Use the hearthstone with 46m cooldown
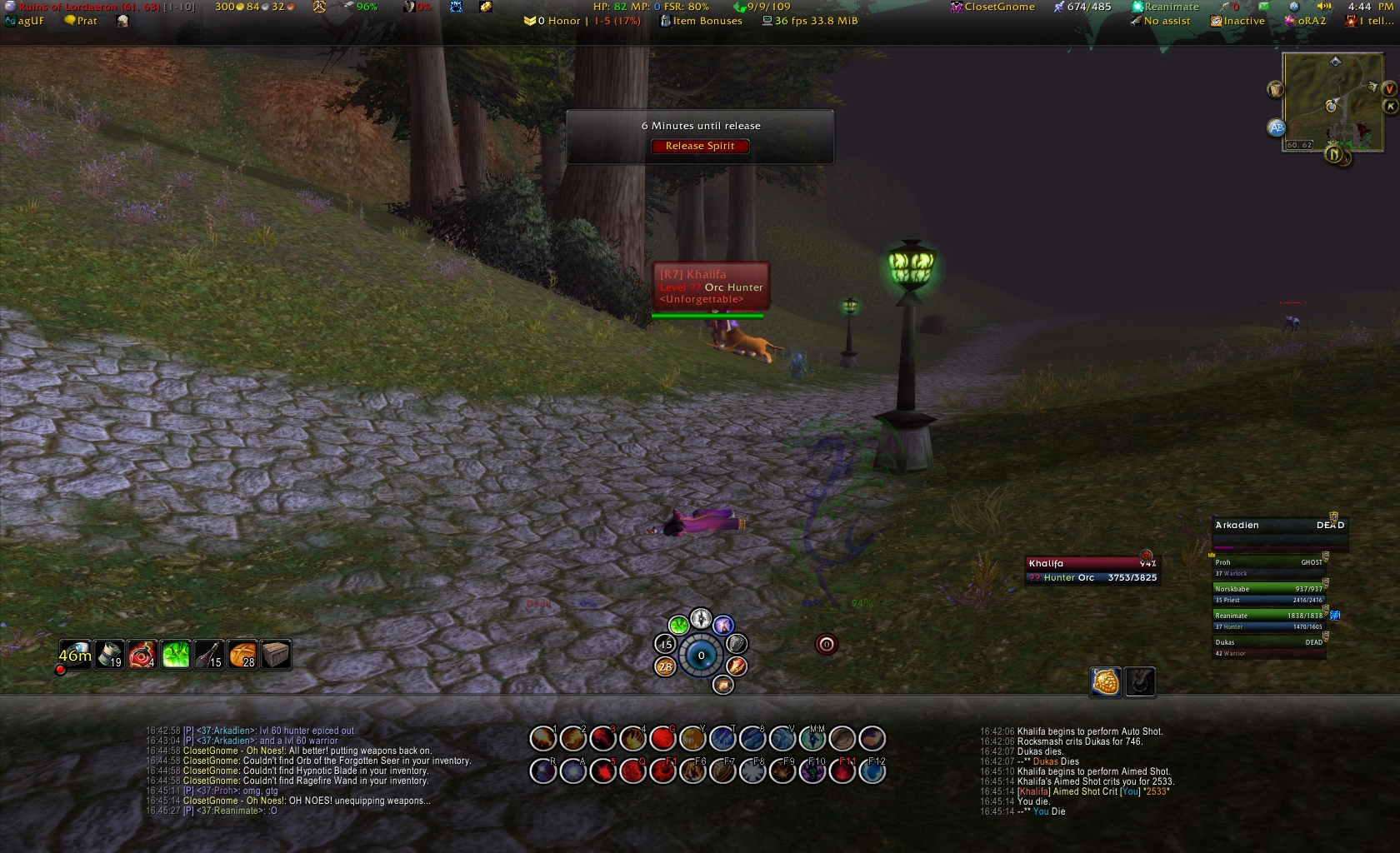Image resolution: width=1400 pixels, height=853 pixels. point(75,655)
